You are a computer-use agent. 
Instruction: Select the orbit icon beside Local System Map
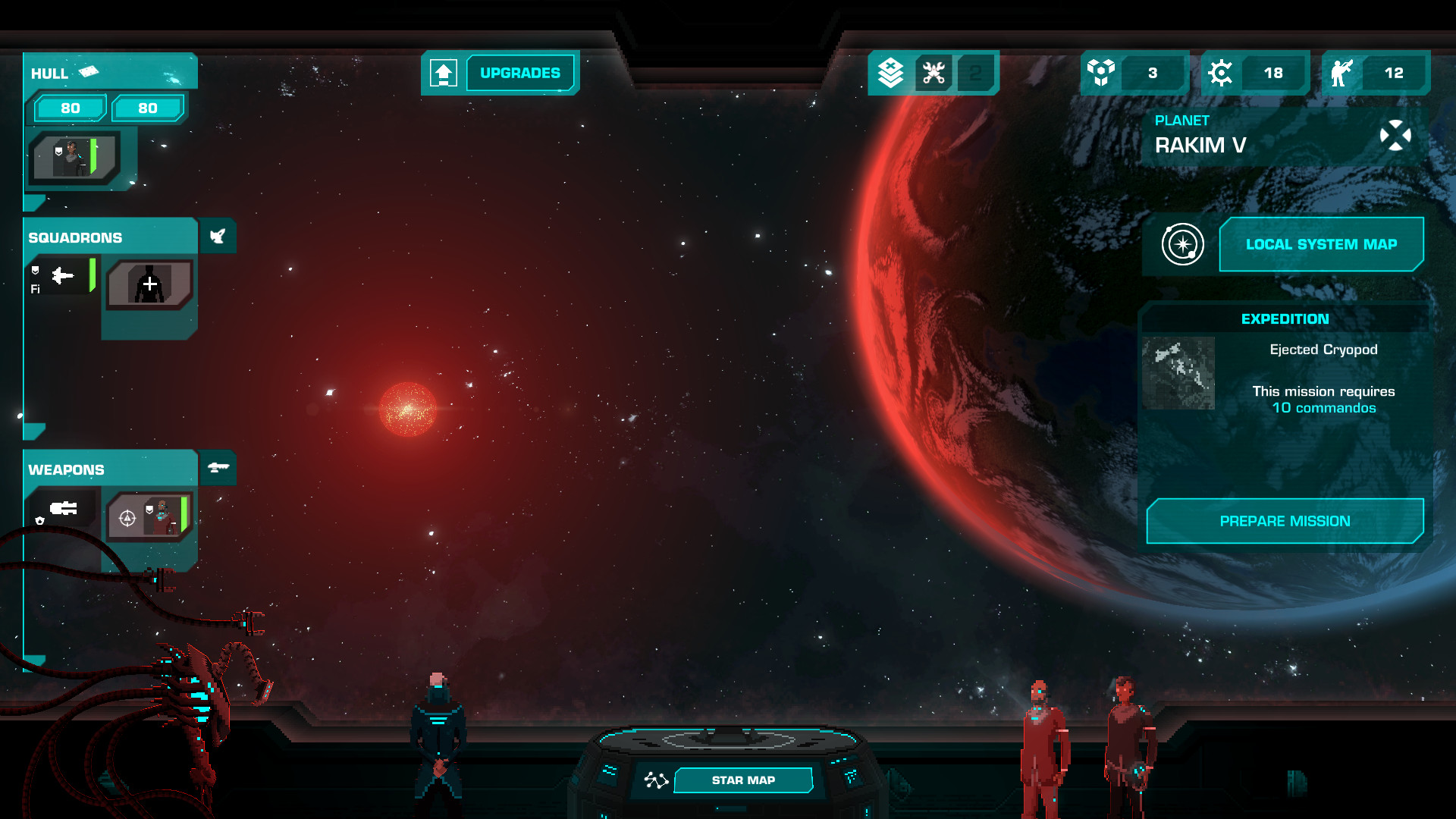point(1182,243)
